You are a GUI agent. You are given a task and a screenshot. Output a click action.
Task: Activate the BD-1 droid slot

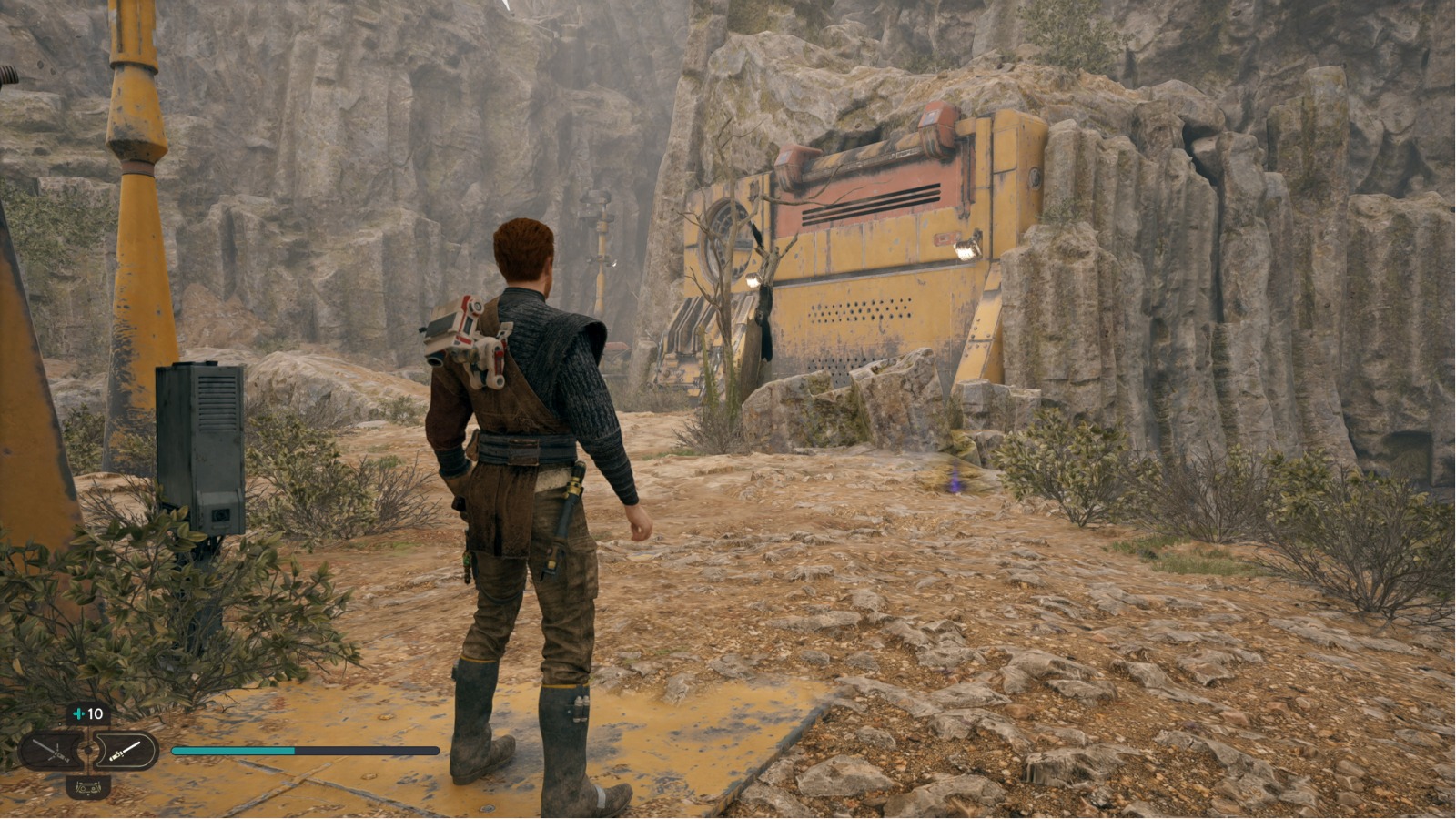pyautogui.click(x=87, y=786)
